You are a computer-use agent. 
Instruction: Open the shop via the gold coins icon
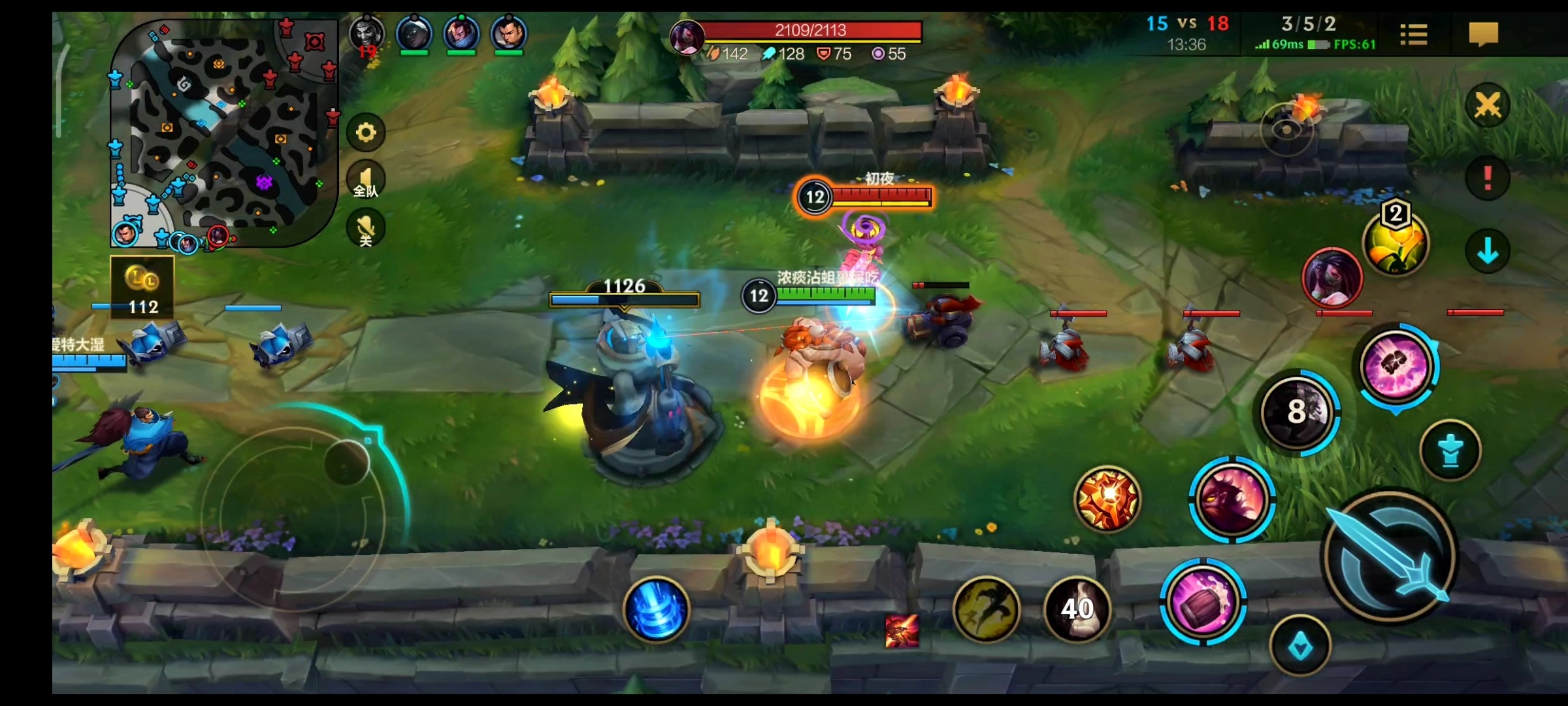click(142, 286)
